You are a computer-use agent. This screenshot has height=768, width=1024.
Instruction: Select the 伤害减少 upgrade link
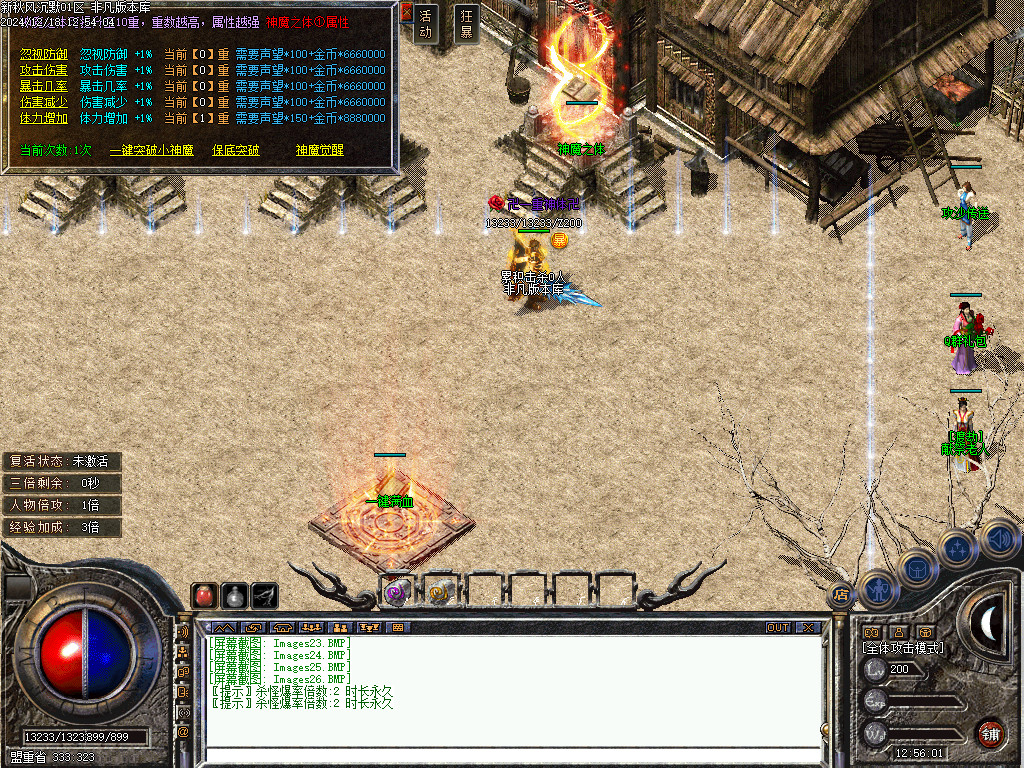43,102
